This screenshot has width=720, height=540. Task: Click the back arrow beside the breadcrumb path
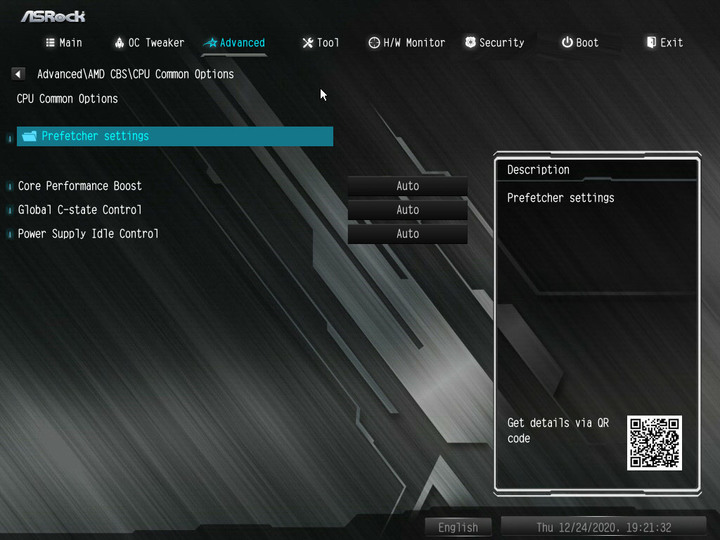point(18,74)
